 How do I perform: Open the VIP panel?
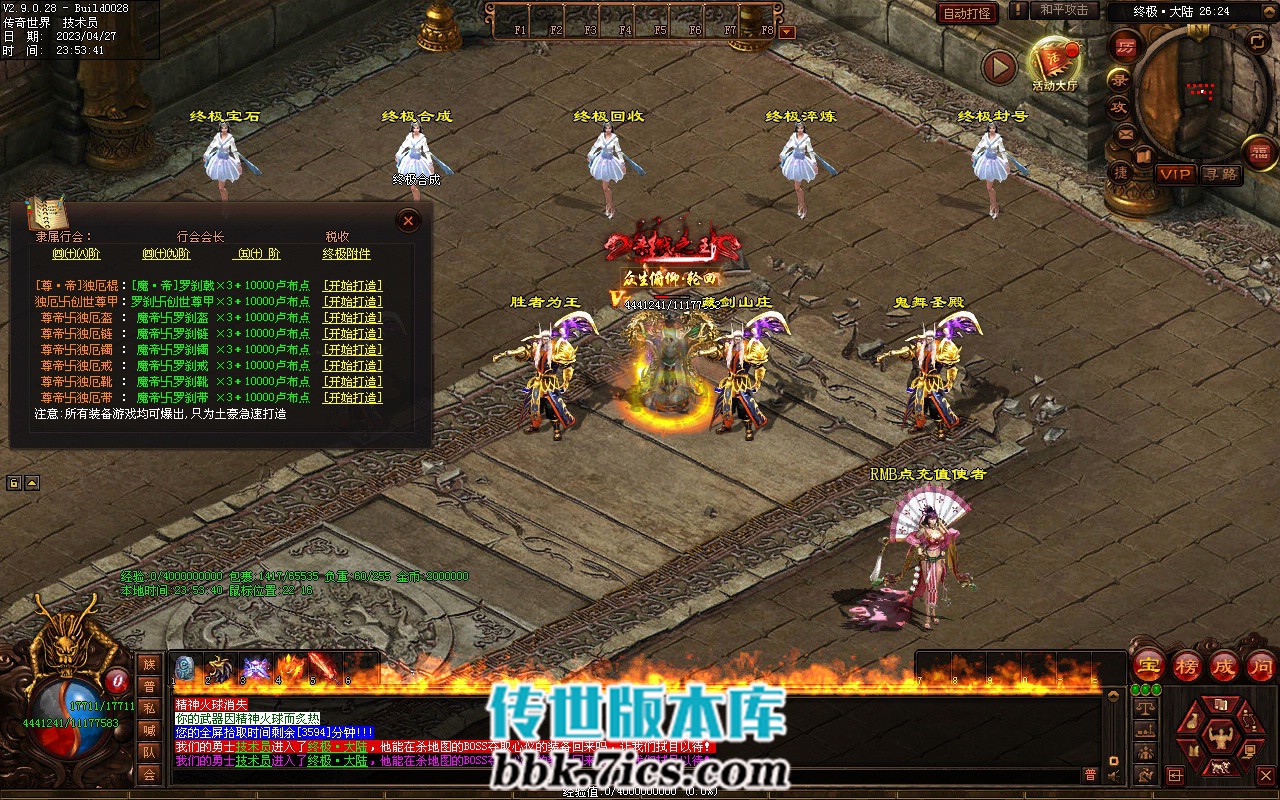(x=1175, y=174)
